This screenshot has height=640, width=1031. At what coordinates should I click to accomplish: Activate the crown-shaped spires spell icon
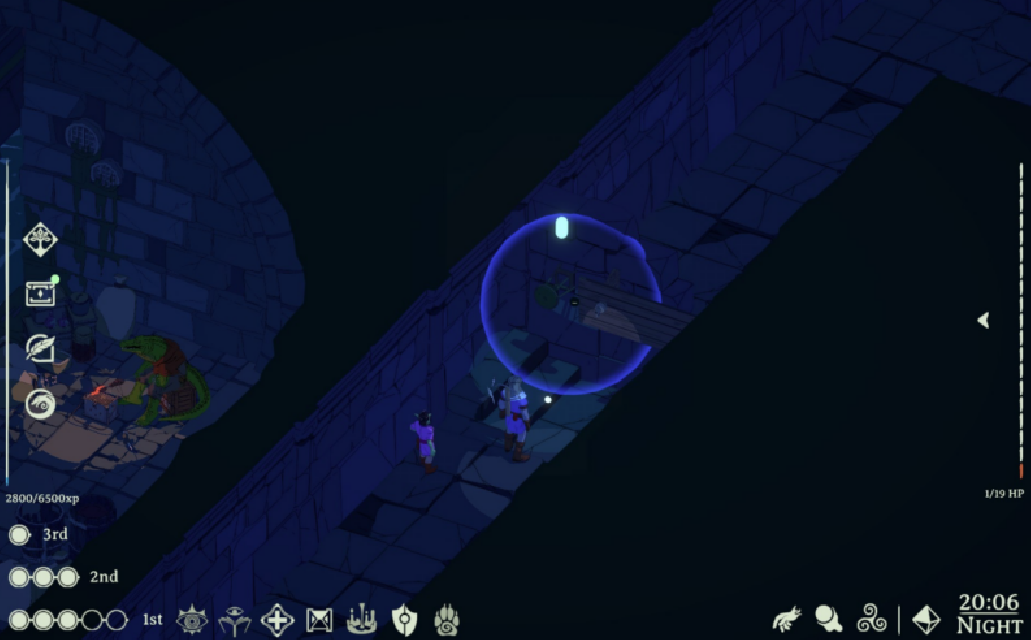click(x=361, y=621)
